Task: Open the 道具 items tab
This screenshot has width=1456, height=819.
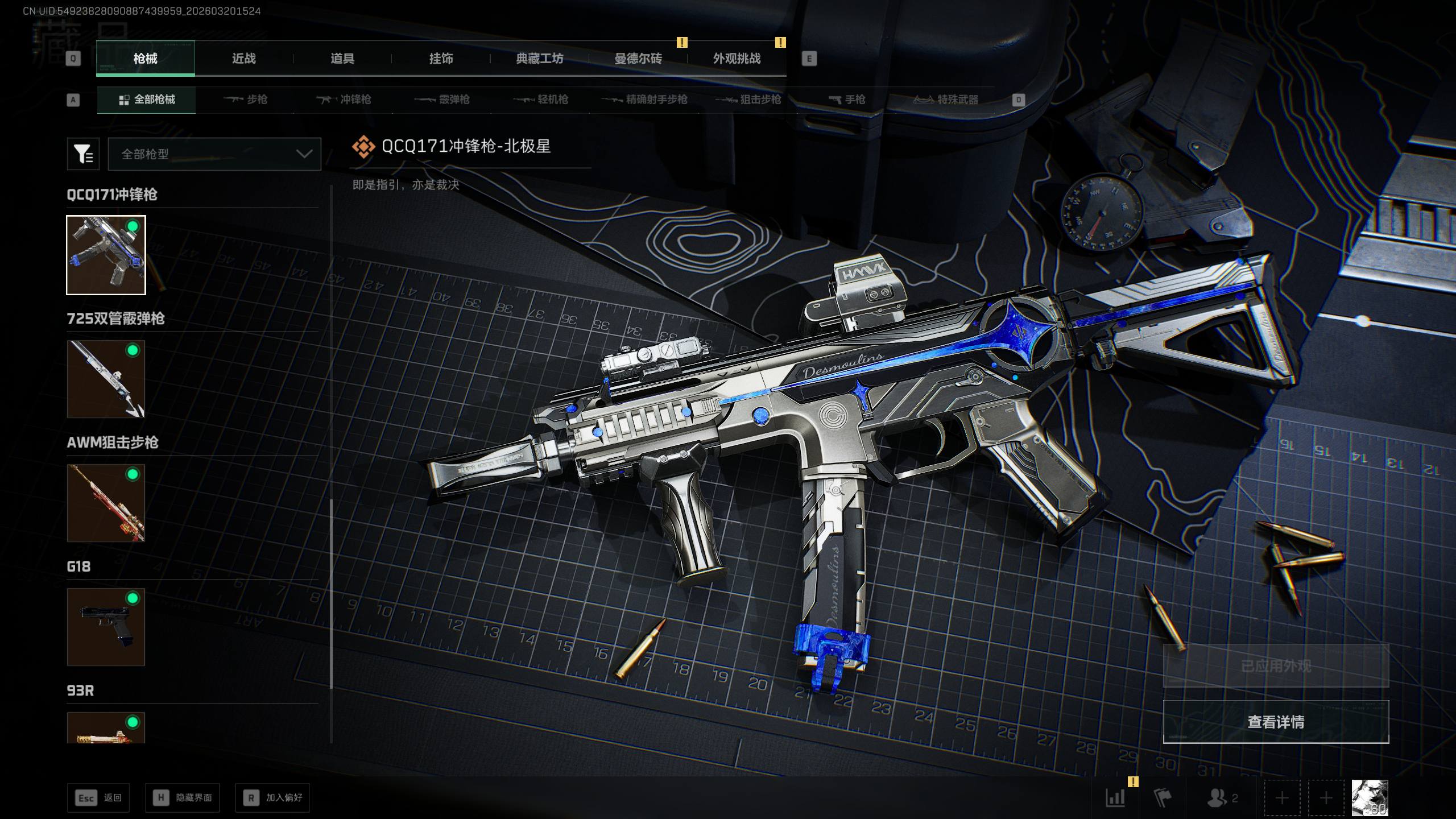Action: [x=342, y=59]
